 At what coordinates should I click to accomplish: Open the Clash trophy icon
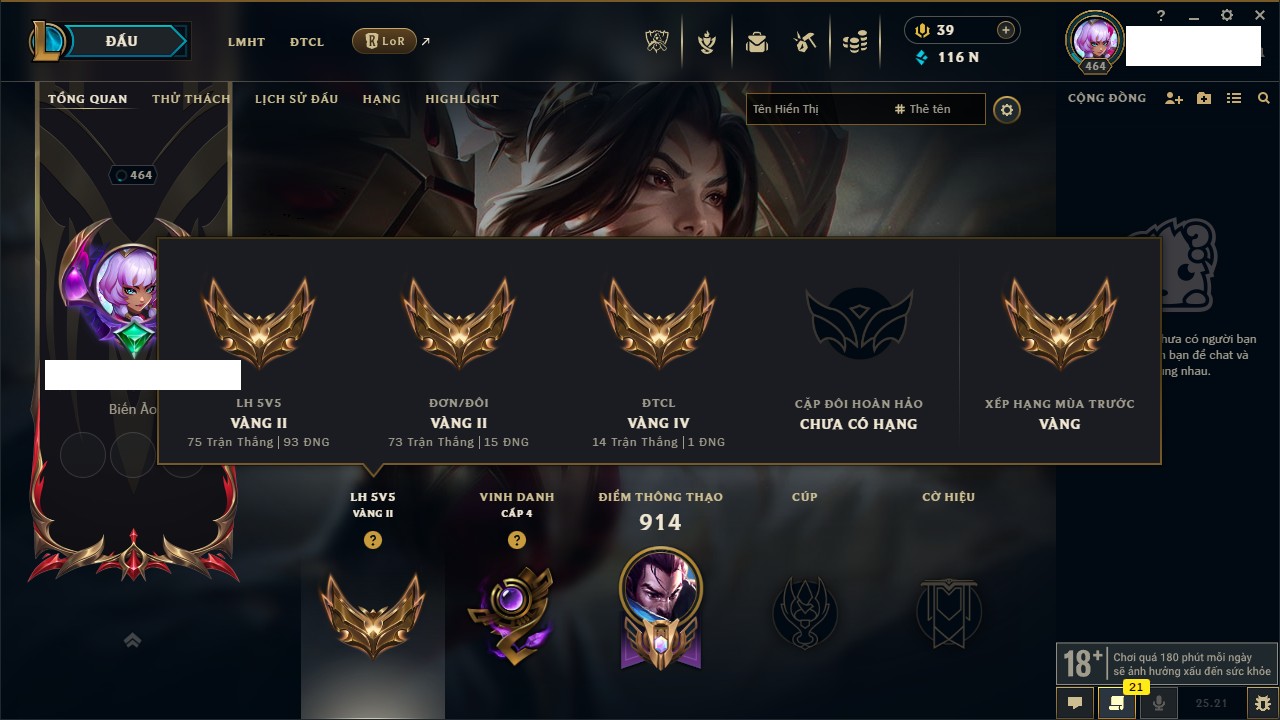point(657,42)
